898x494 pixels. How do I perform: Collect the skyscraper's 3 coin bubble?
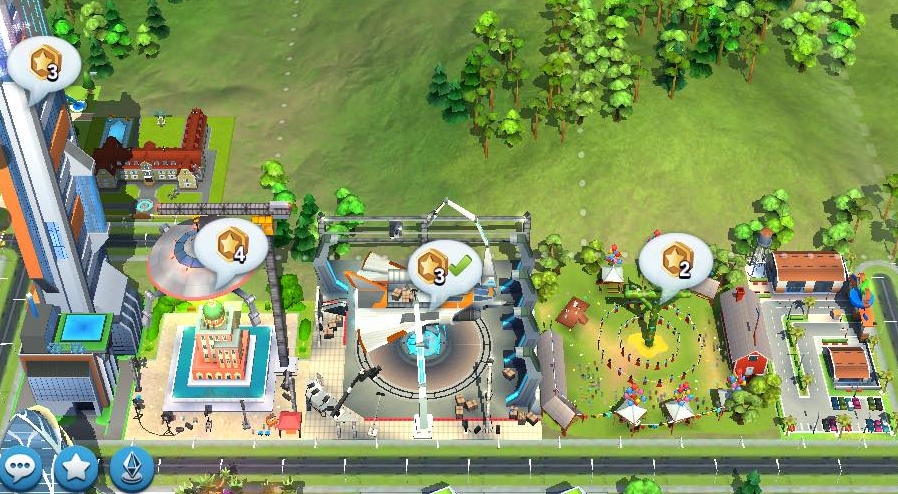43,66
